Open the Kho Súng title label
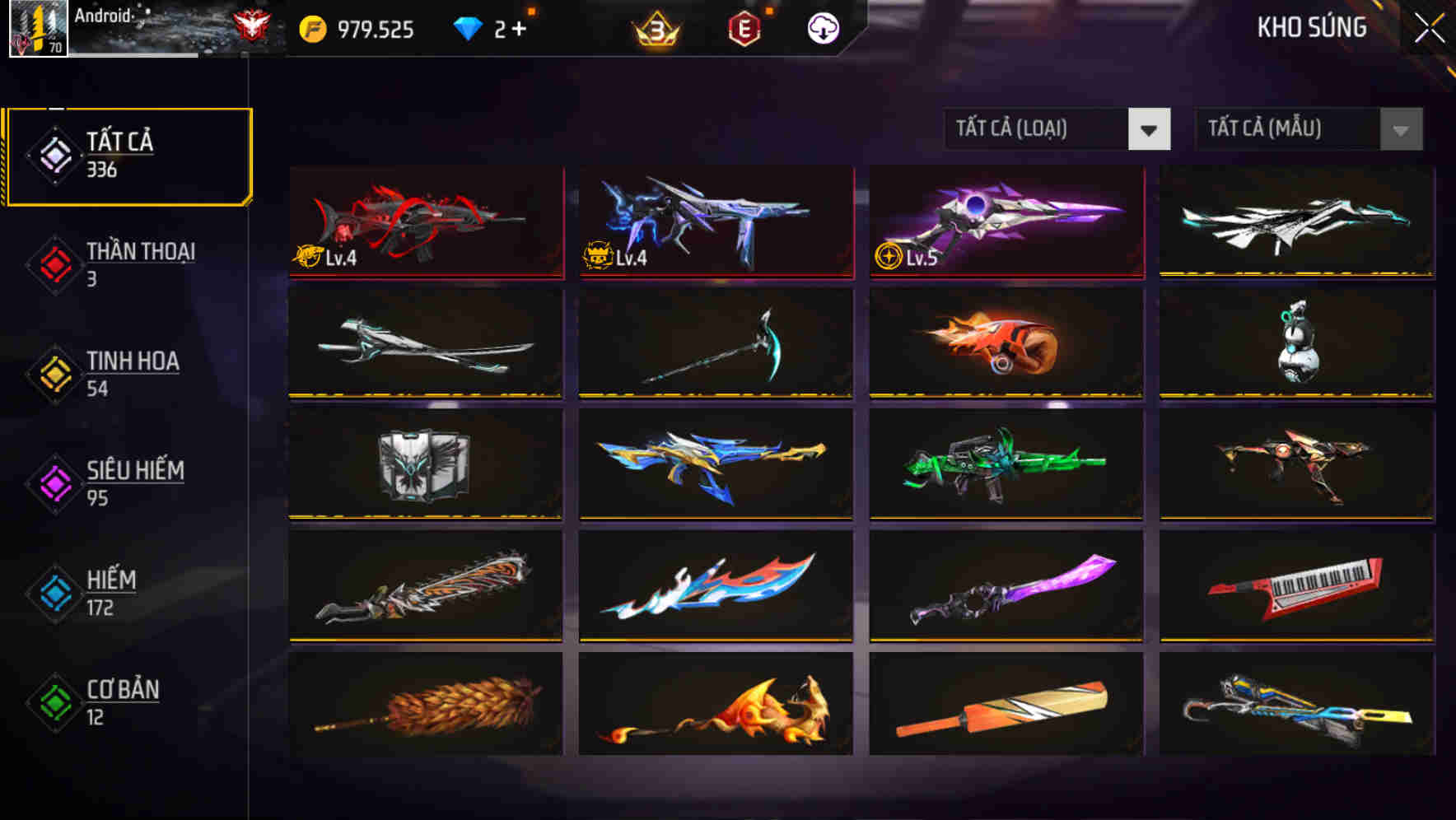Viewport: 1456px width, 820px height. [x=1313, y=27]
